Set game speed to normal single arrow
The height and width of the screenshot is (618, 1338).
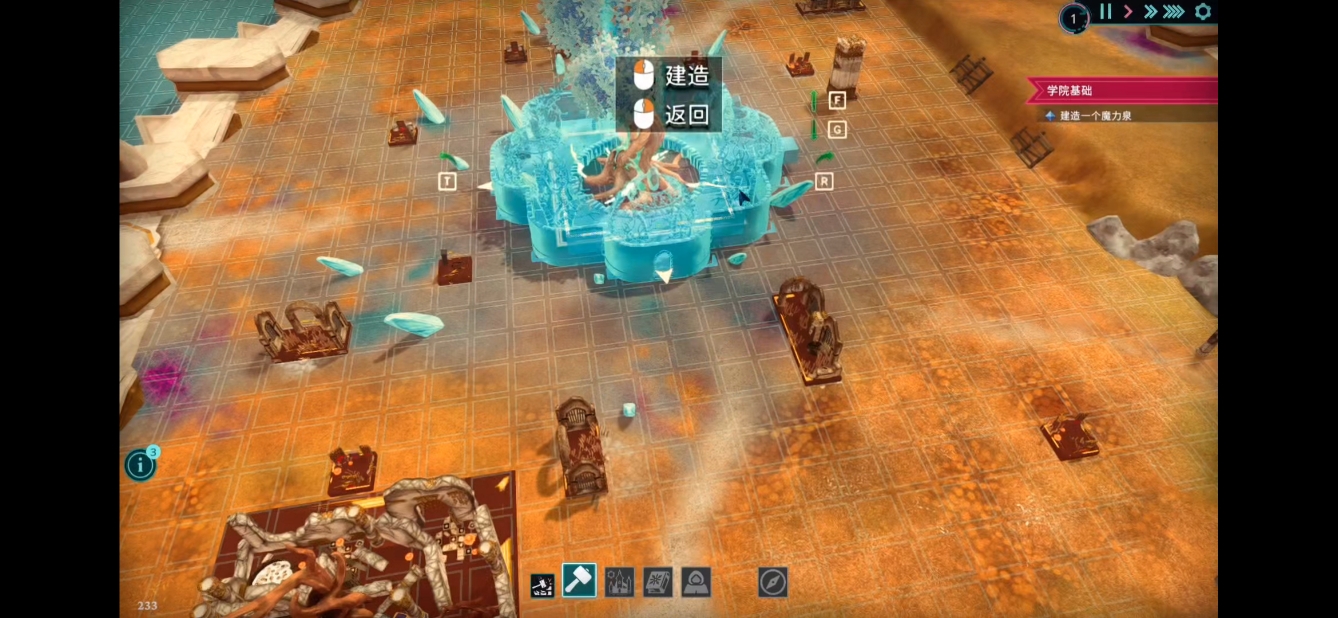pos(1128,12)
